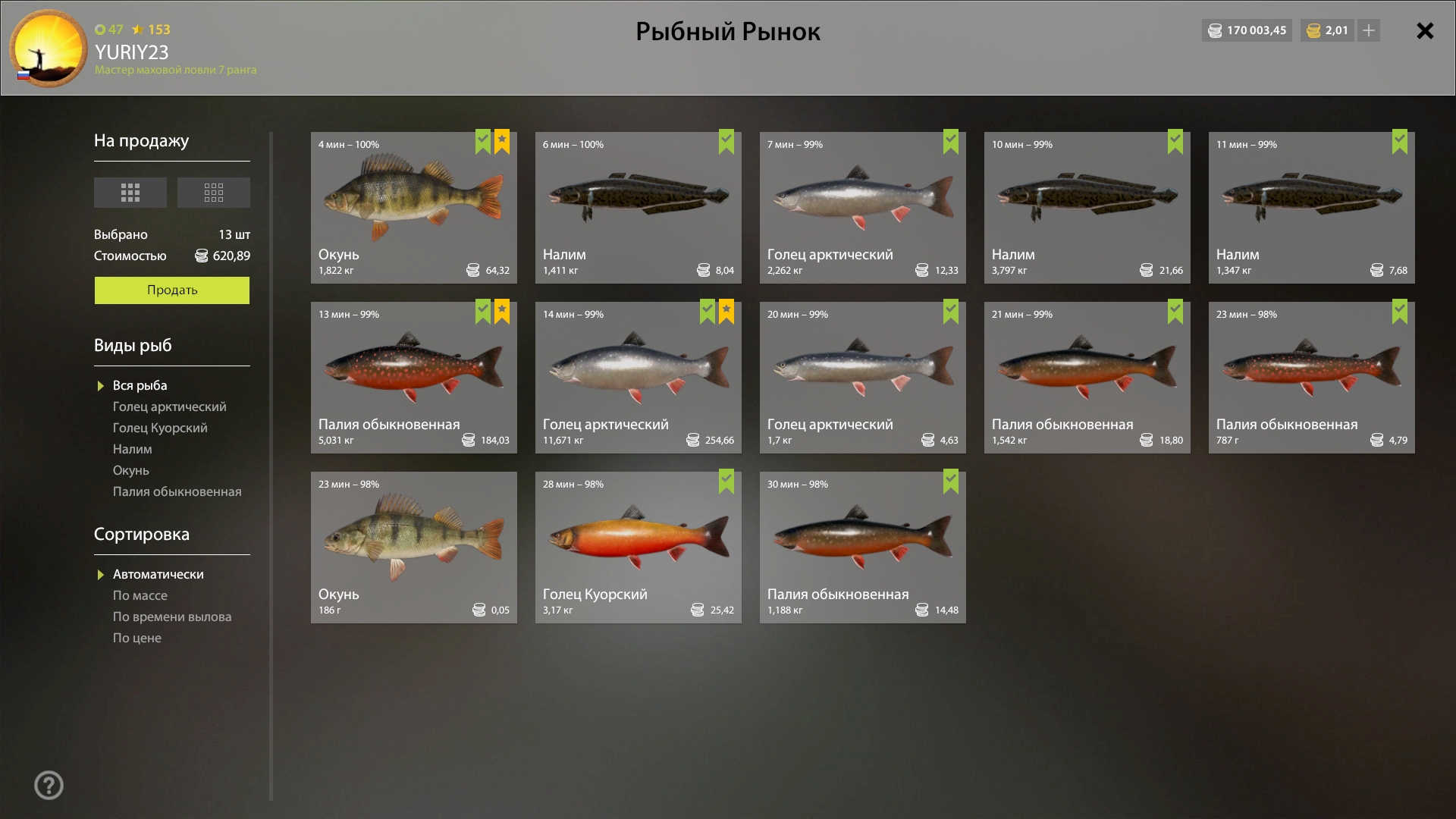This screenshot has width=1456, height=819.
Task: Sort fish by price (По цене)
Action: coord(136,638)
